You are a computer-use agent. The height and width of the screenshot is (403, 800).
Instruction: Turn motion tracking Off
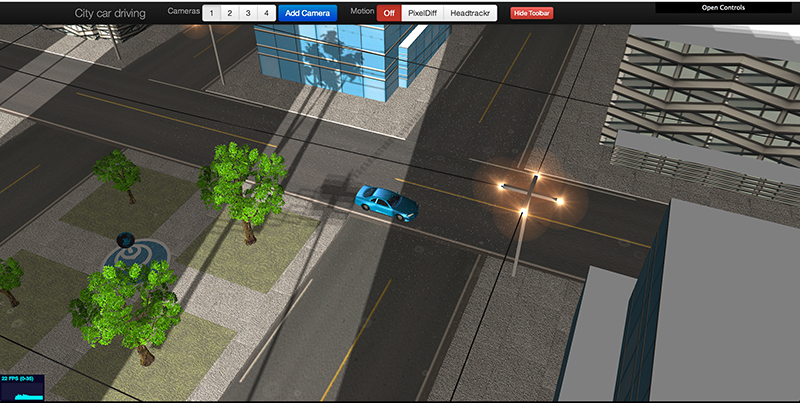coord(389,13)
